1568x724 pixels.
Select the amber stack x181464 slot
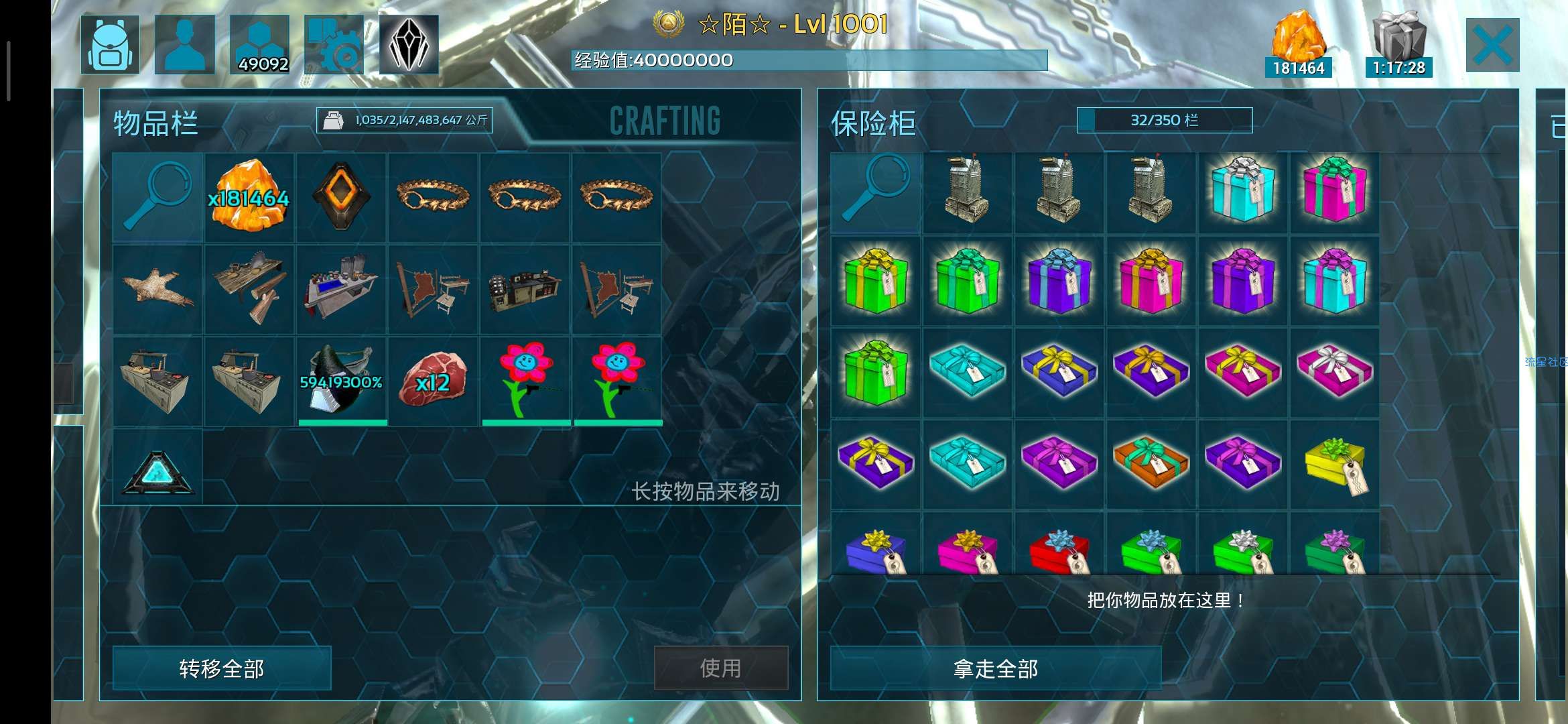[249, 197]
